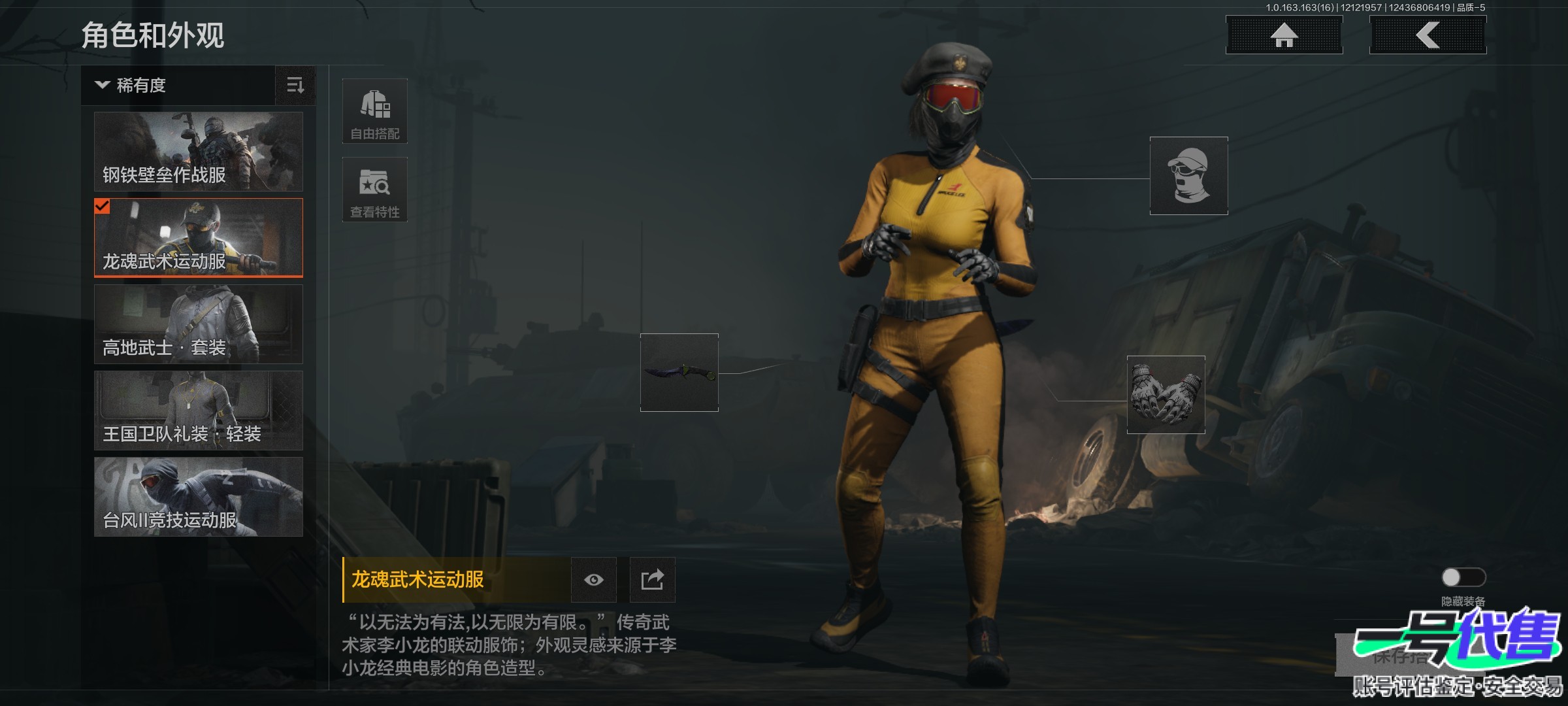
Task: Open 查看特性 to view traits
Action: tap(375, 190)
